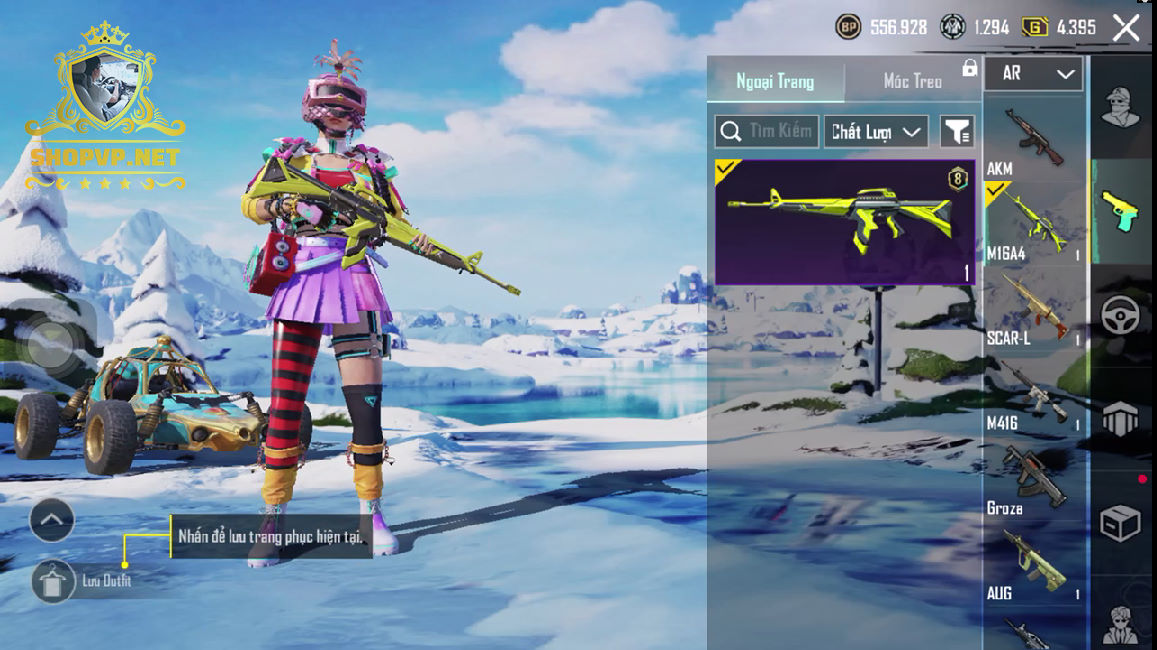Pick AUG from the weapon list

pos(1034,565)
